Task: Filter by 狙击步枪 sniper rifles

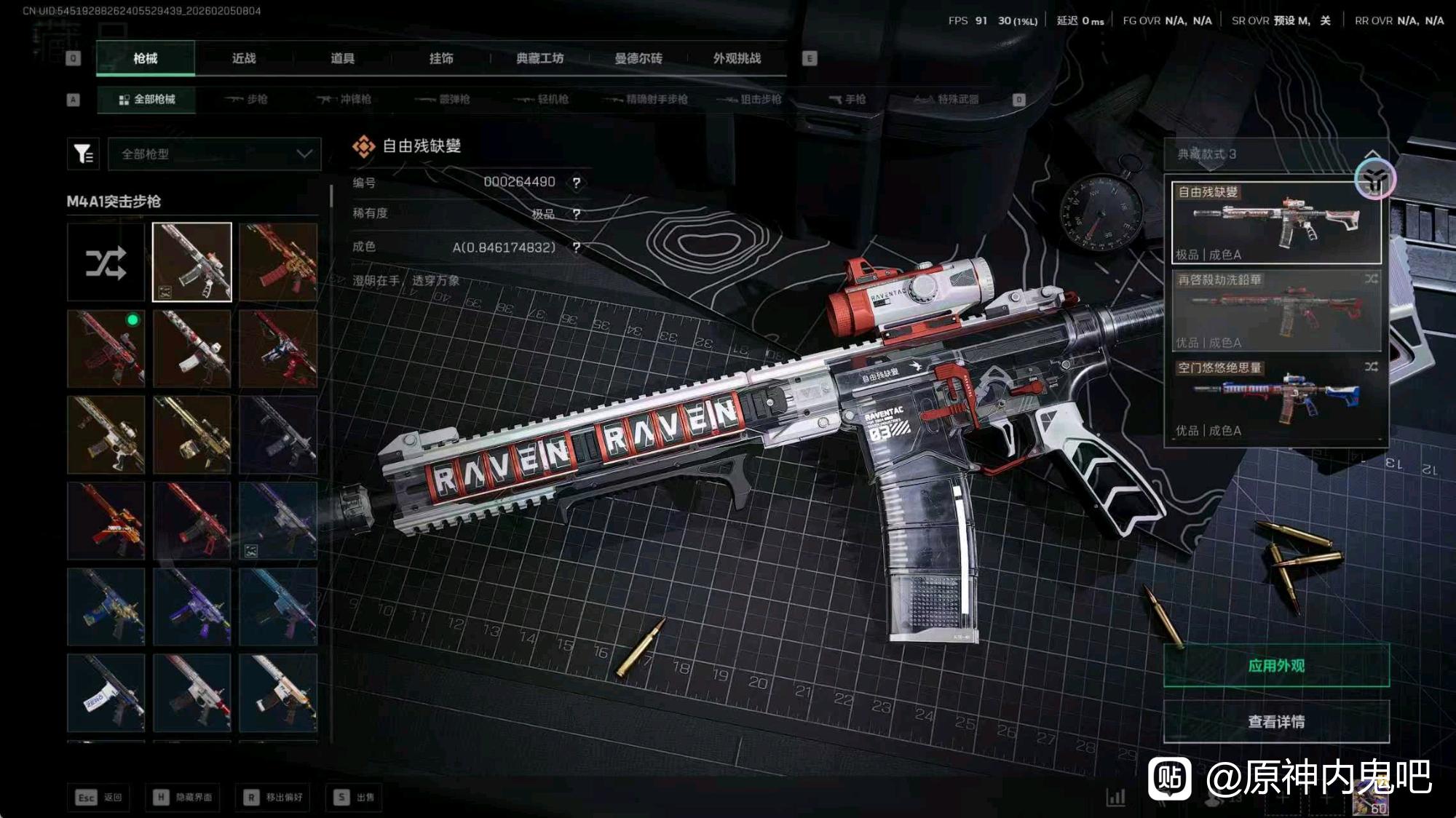Action: tap(749, 99)
